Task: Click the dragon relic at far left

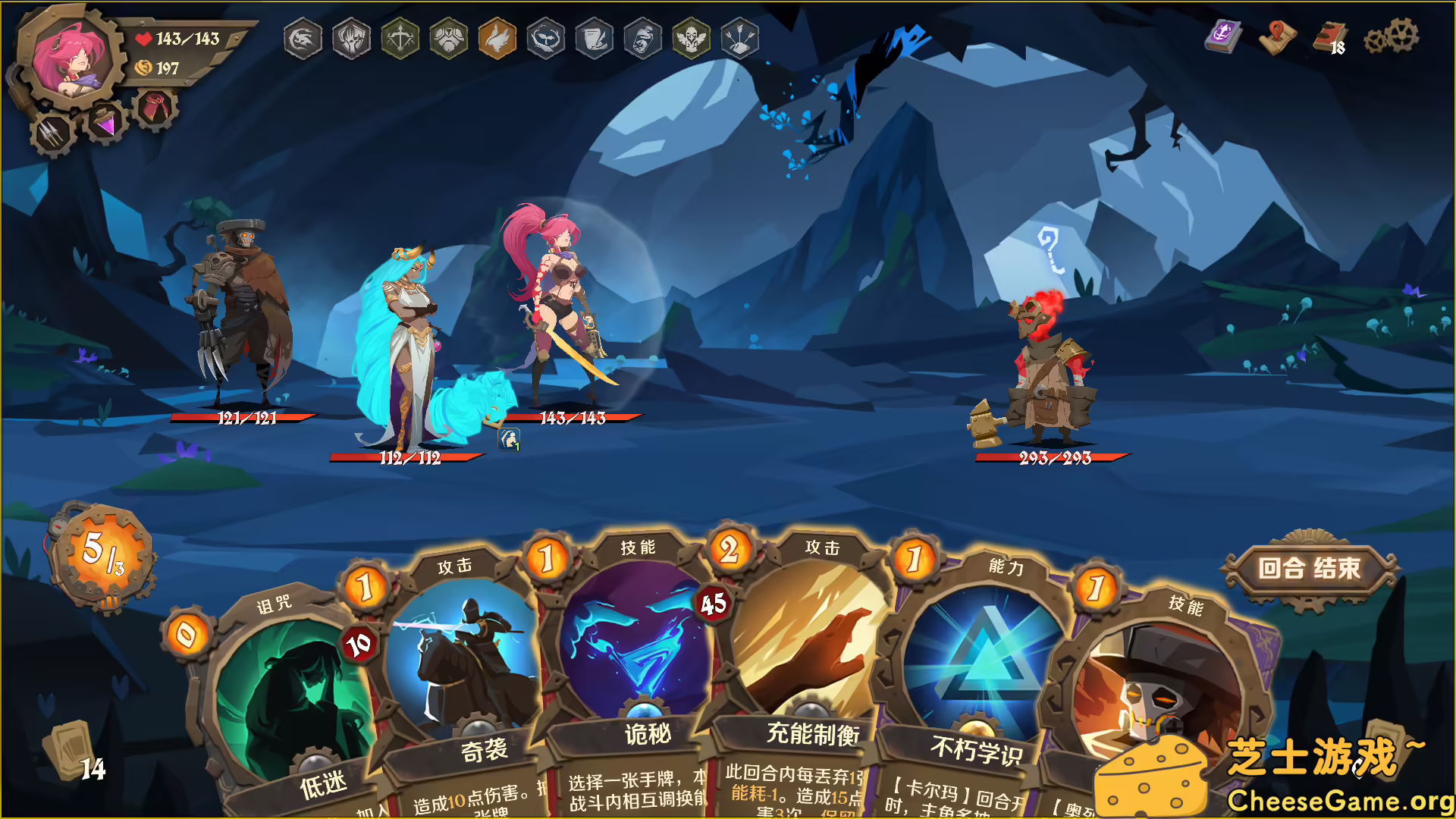Action: point(302,39)
